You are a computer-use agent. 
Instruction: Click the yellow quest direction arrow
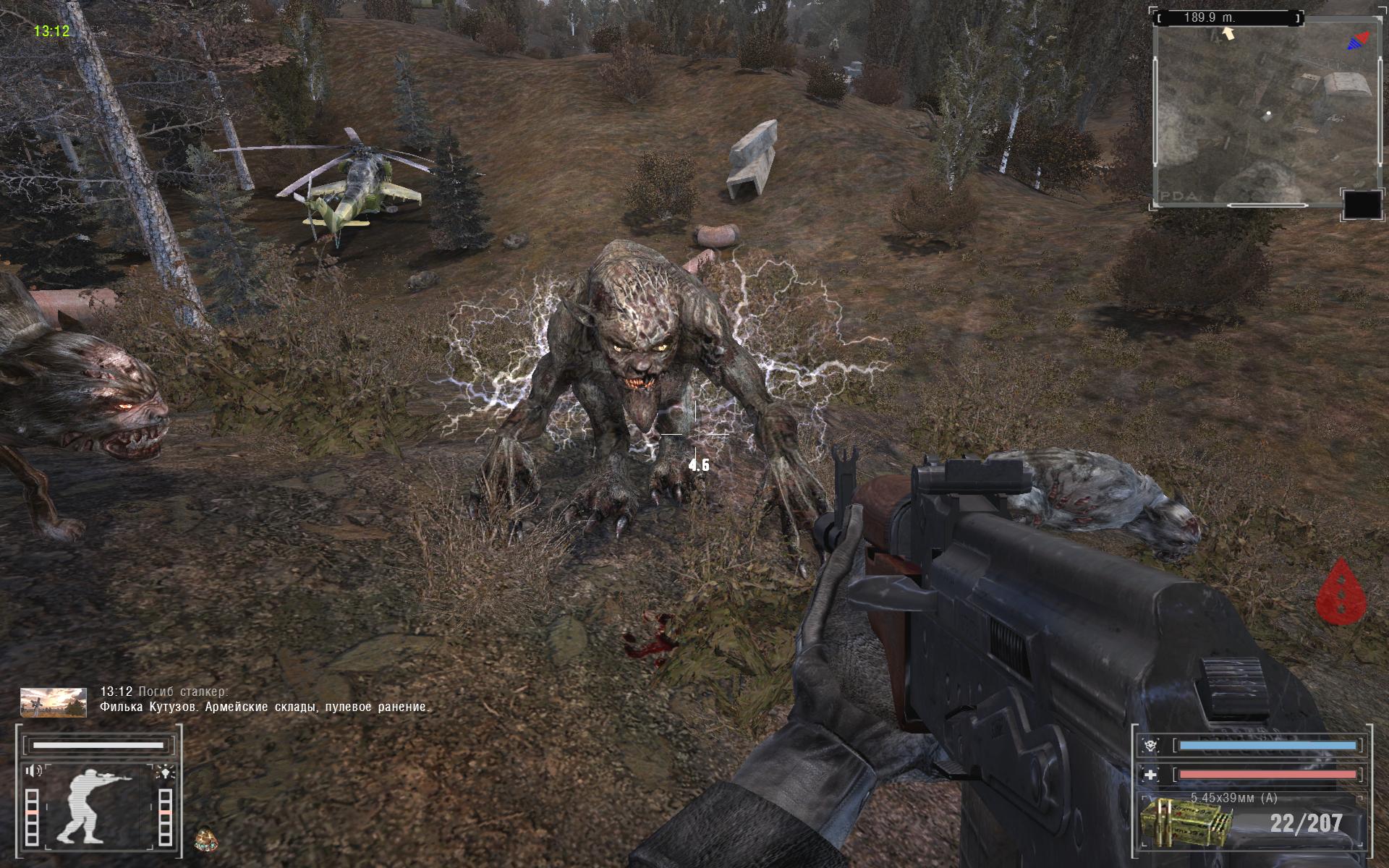click(x=1227, y=33)
